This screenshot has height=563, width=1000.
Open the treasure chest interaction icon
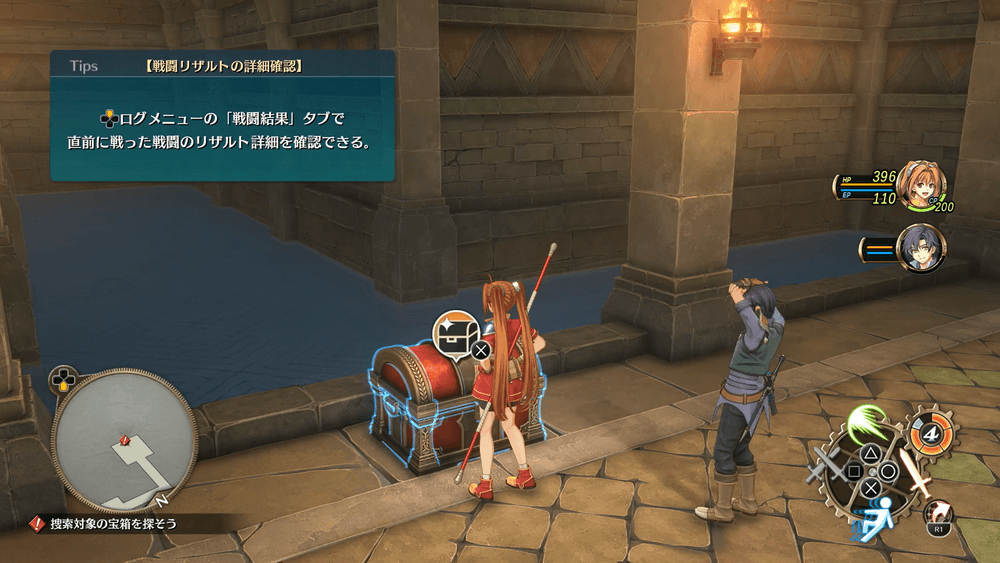pos(456,333)
